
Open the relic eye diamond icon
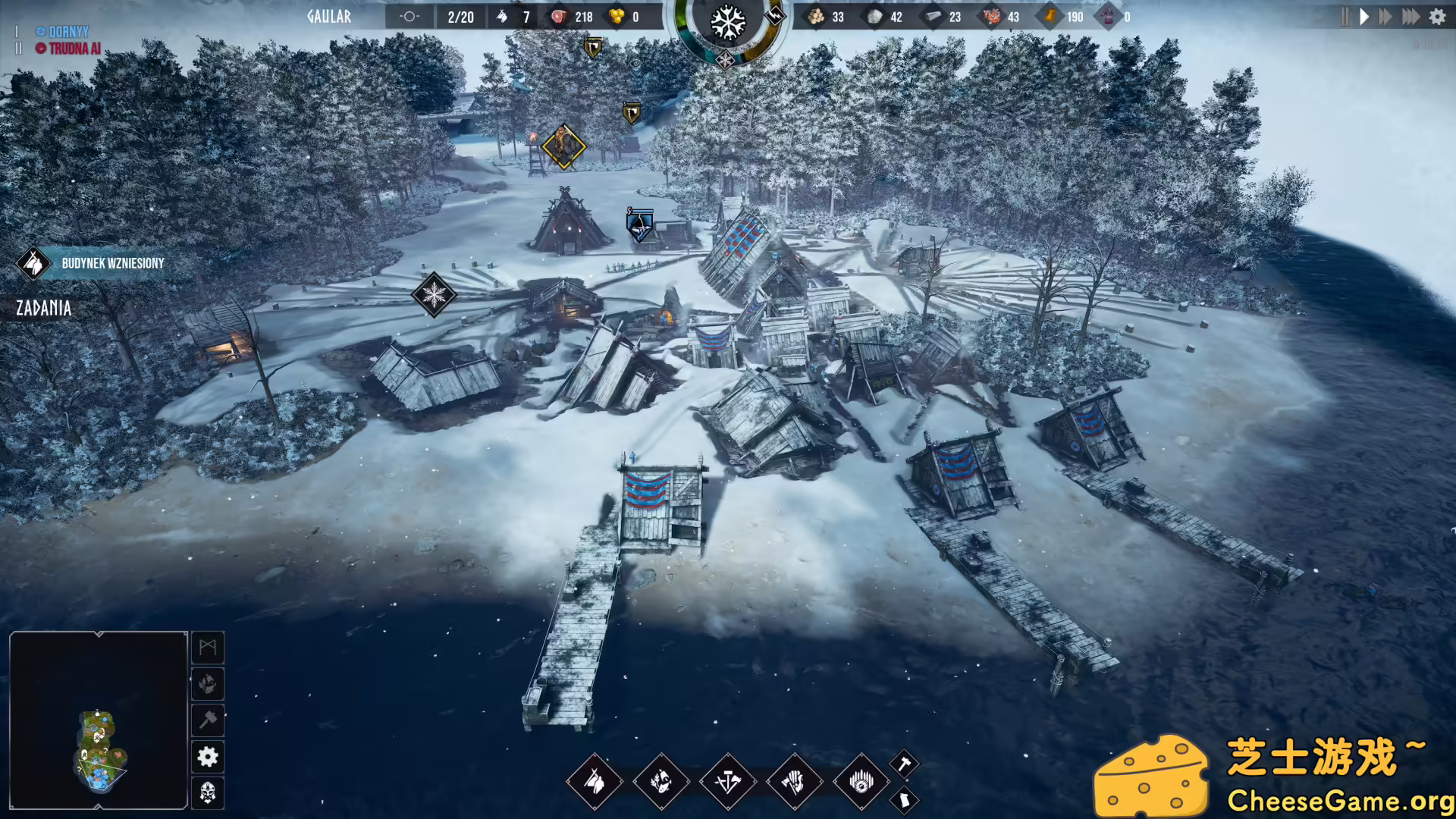(x=861, y=781)
